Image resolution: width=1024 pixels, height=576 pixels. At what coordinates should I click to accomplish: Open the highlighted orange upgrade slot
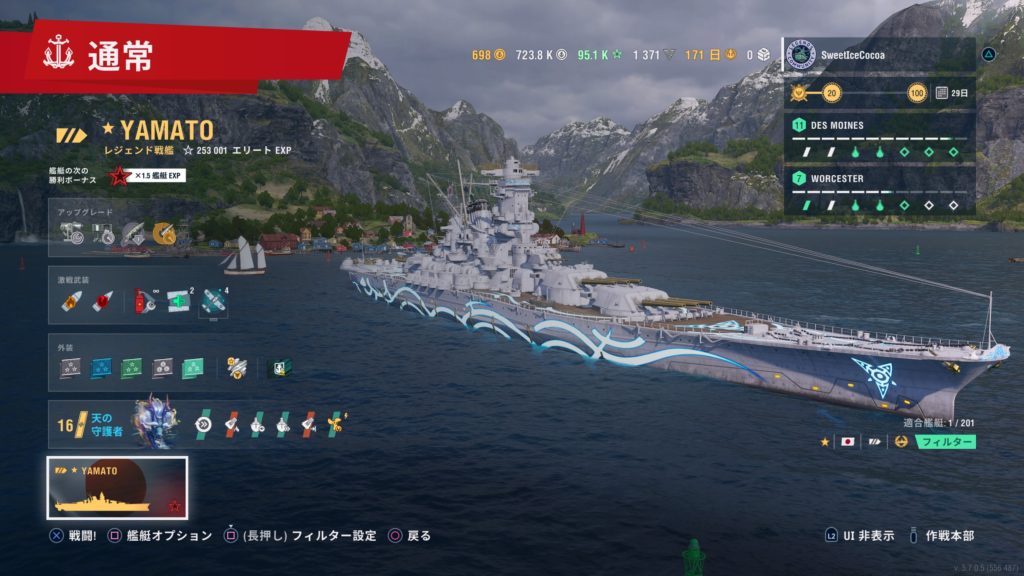pos(164,234)
